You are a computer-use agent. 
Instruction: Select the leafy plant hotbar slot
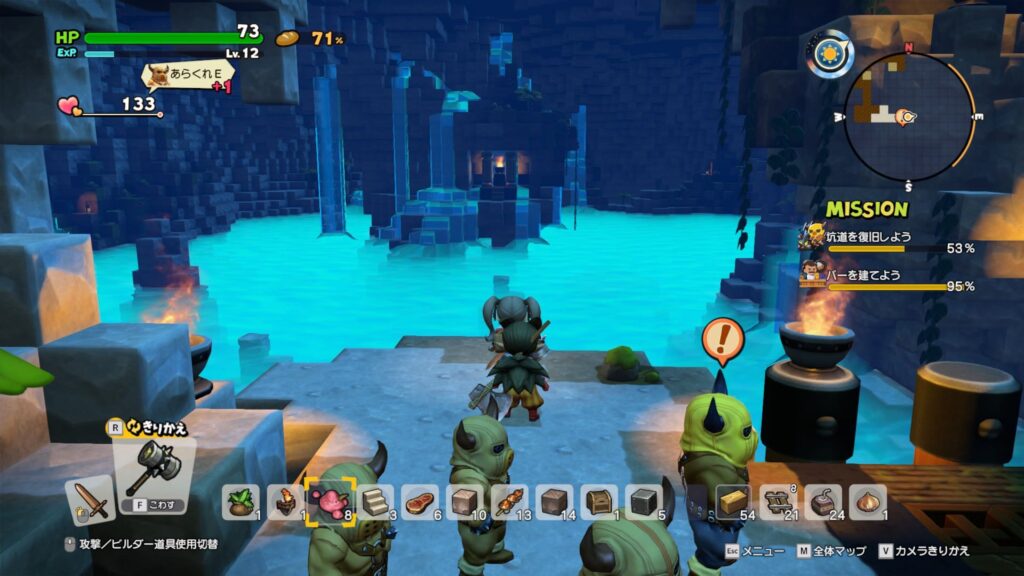click(x=240, y=501)
